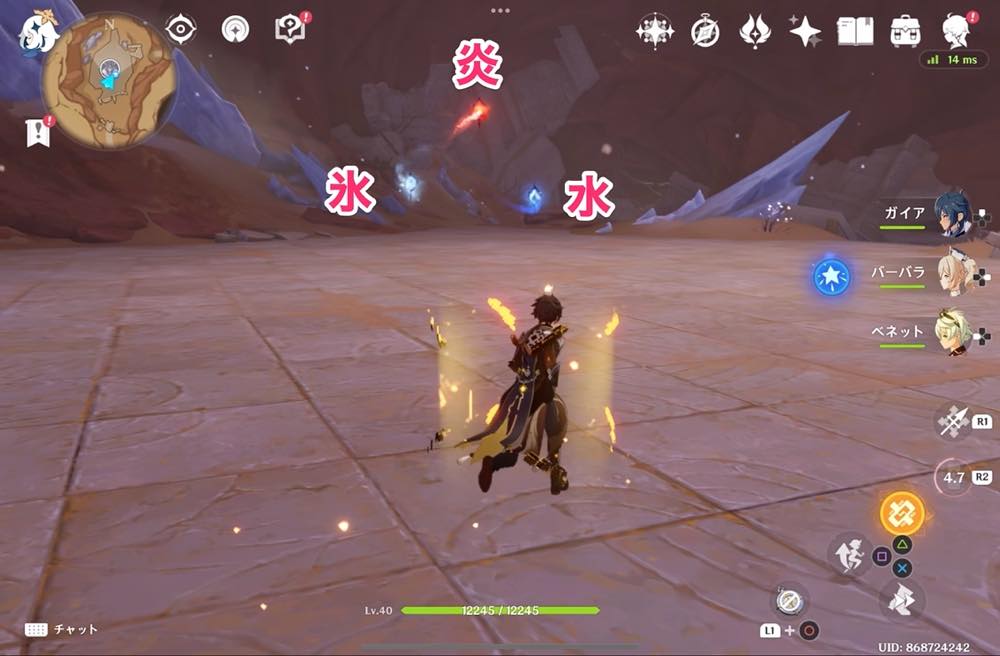This screenshot has width=1000, height=656.
Task: Open the チャット chat box
Action: [63, 629]
